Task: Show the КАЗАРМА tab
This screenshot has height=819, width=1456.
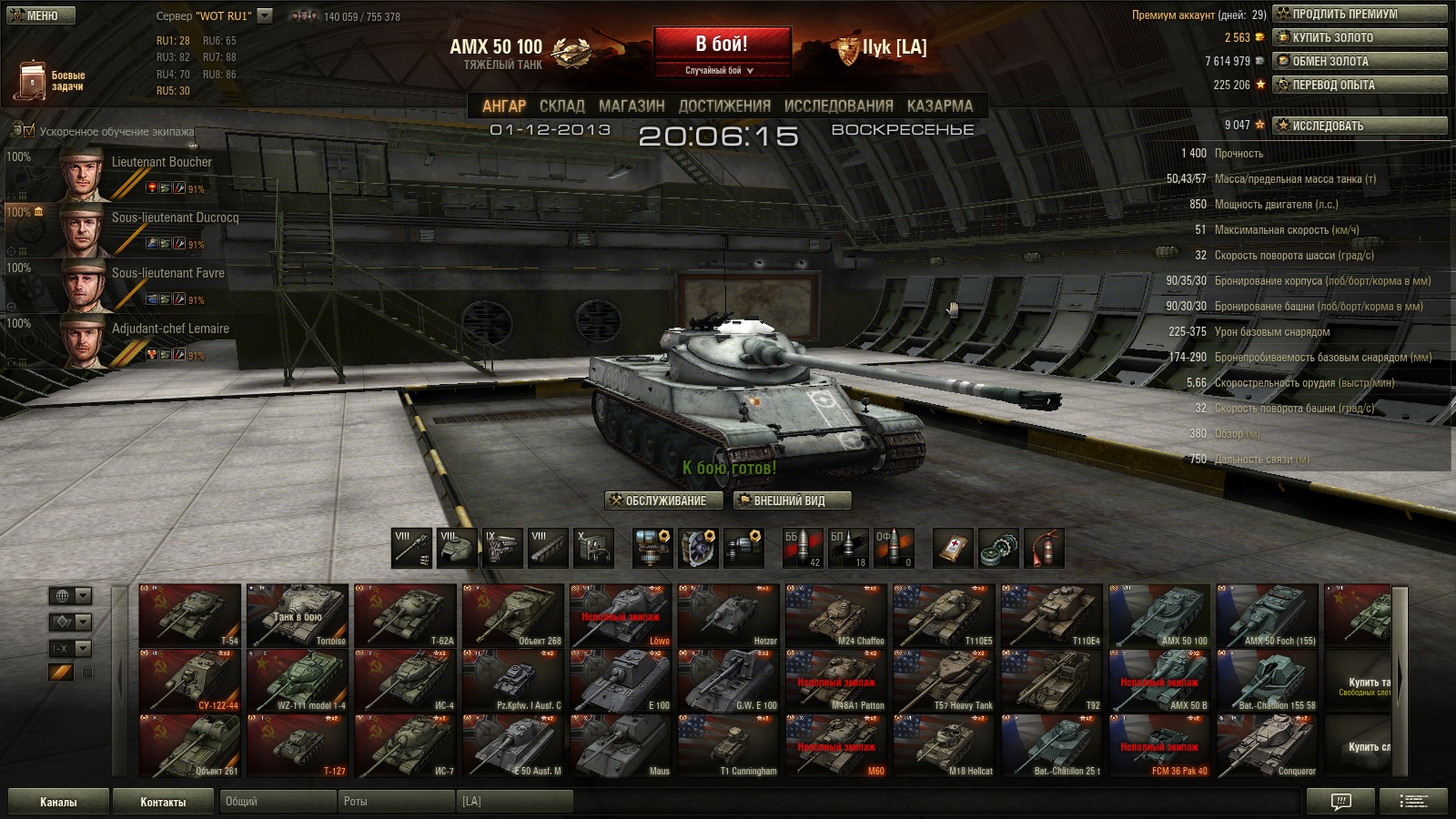Action: tap(940, 106)
